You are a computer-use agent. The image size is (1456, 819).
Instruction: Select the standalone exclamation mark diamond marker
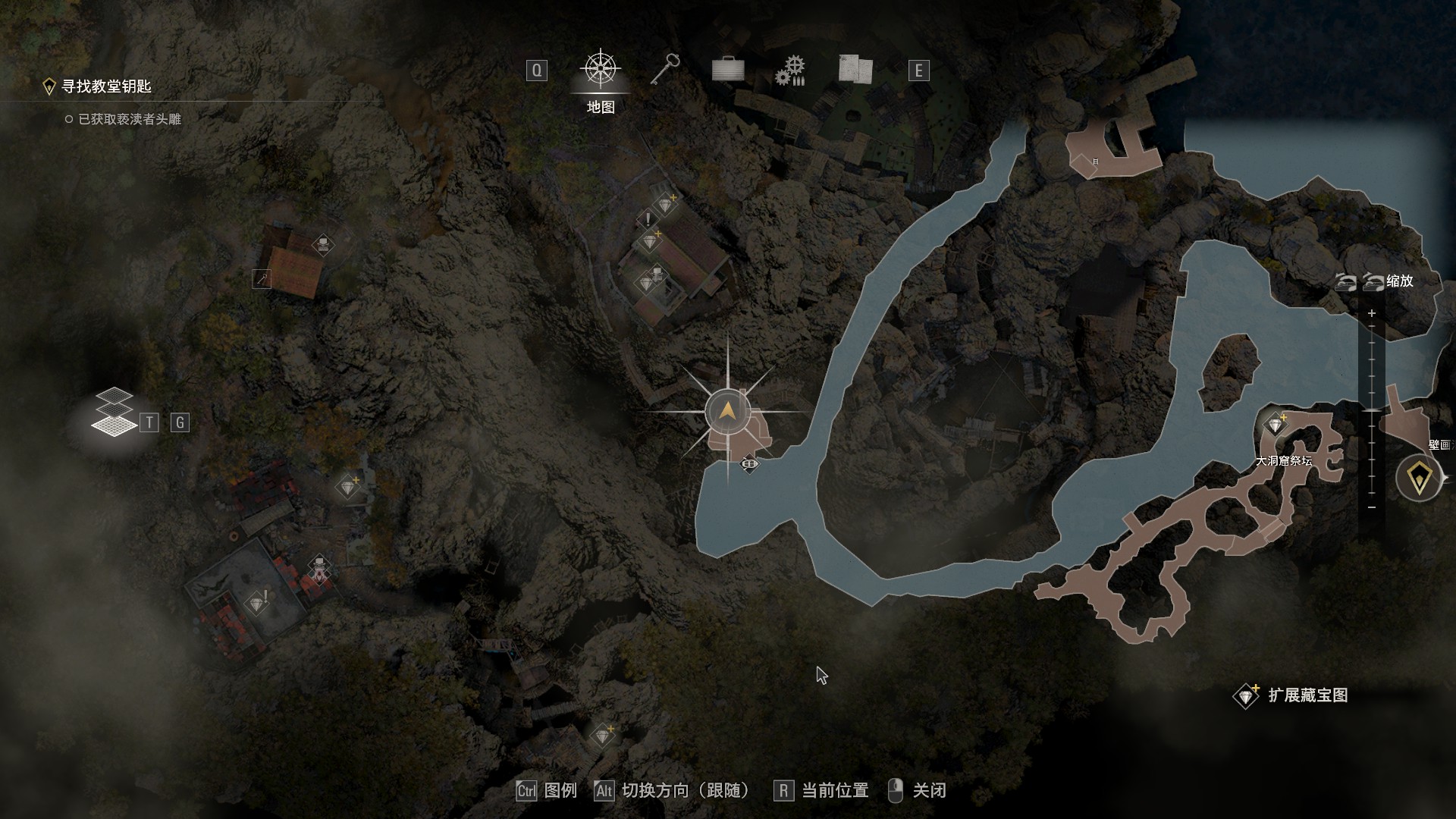[x=648, y=220]
